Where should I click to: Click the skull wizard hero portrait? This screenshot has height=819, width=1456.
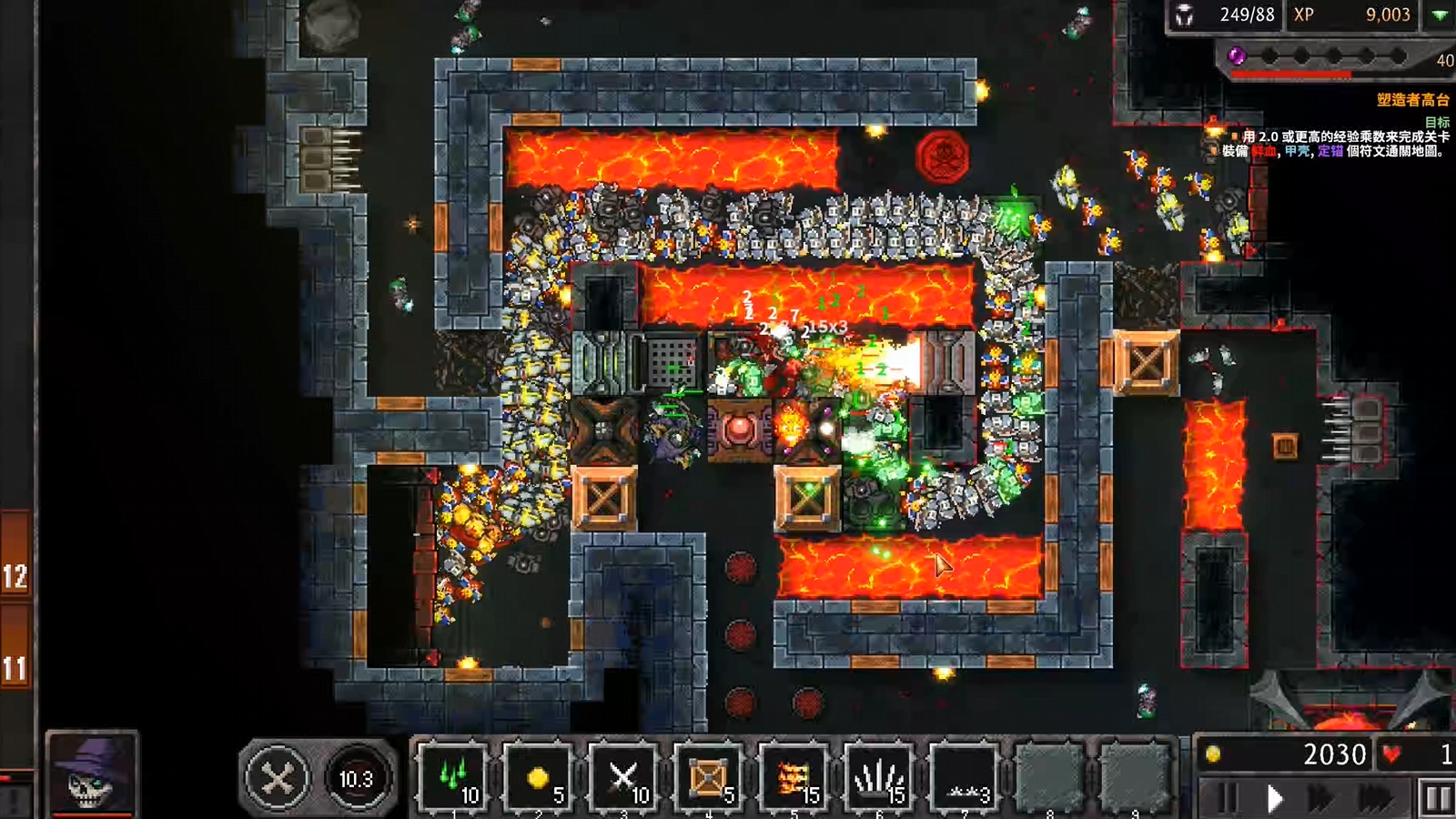click(92, 773)
